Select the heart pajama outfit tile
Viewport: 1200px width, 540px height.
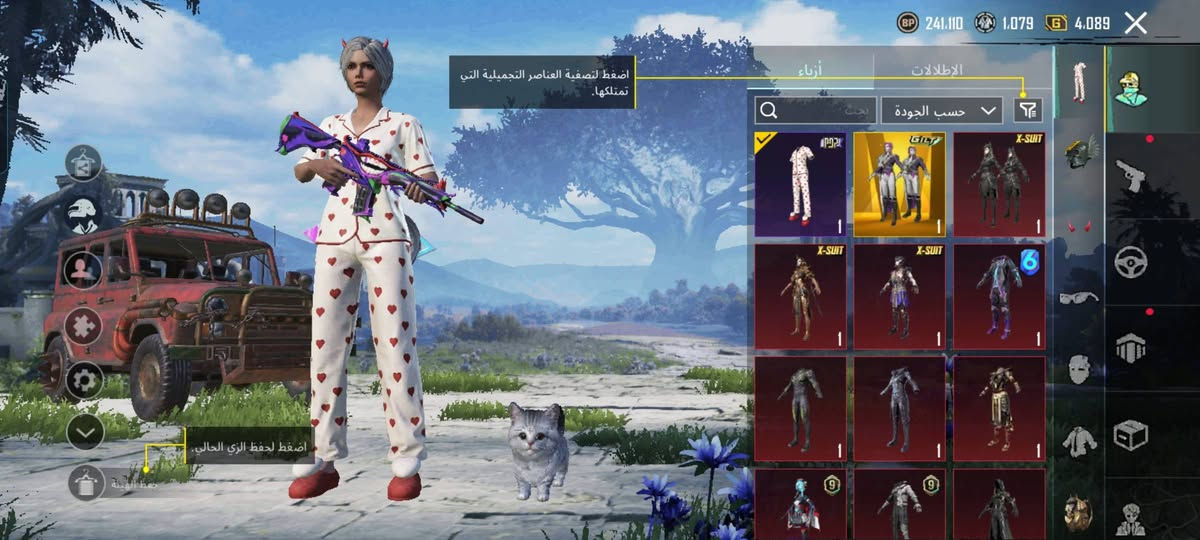pyautogui.click(x=800, y=185)
